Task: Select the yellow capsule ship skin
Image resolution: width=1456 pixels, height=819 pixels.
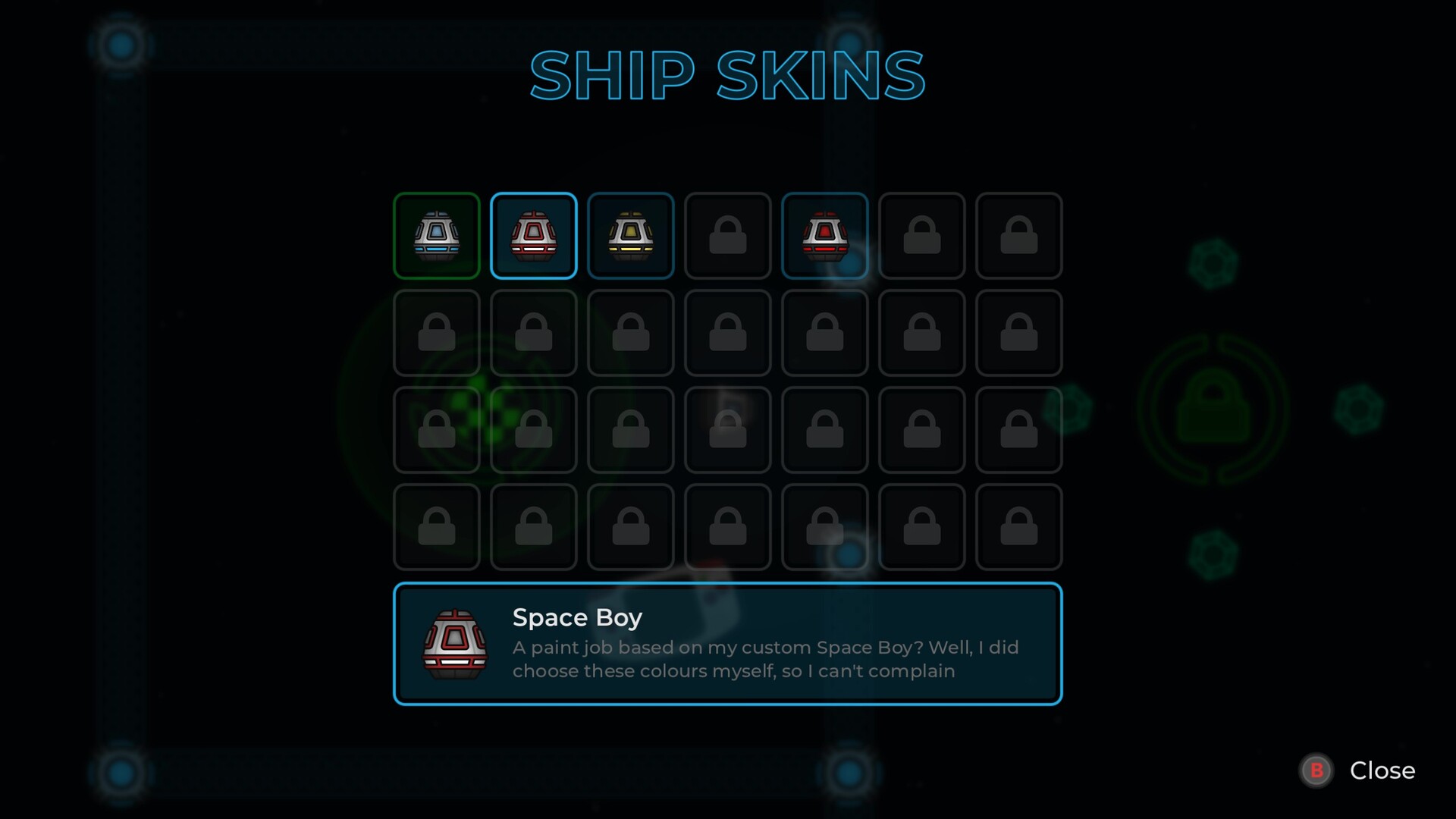Action: (631, 236)
